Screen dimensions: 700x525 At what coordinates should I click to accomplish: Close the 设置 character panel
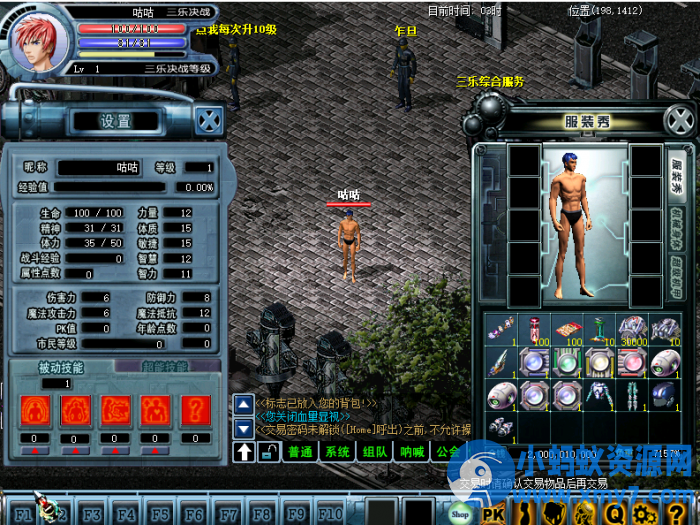(x=208, y=120)
